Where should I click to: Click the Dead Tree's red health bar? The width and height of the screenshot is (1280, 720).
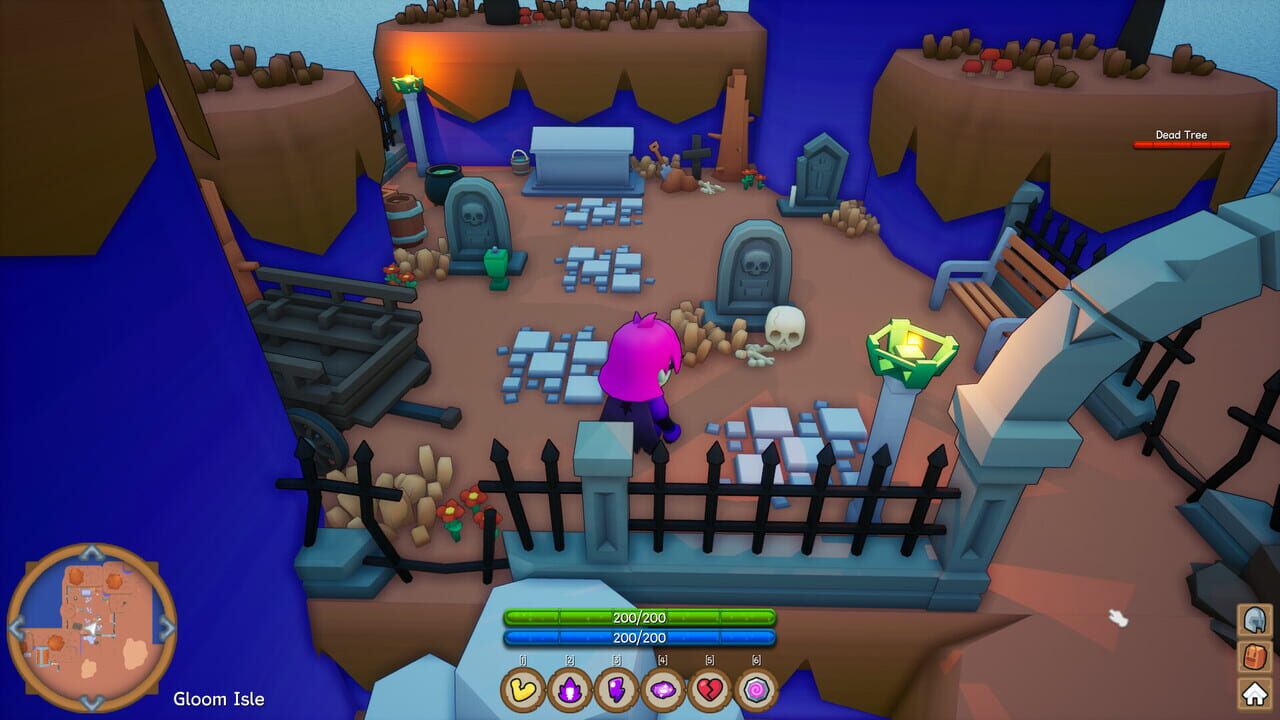coord(1180,146)
